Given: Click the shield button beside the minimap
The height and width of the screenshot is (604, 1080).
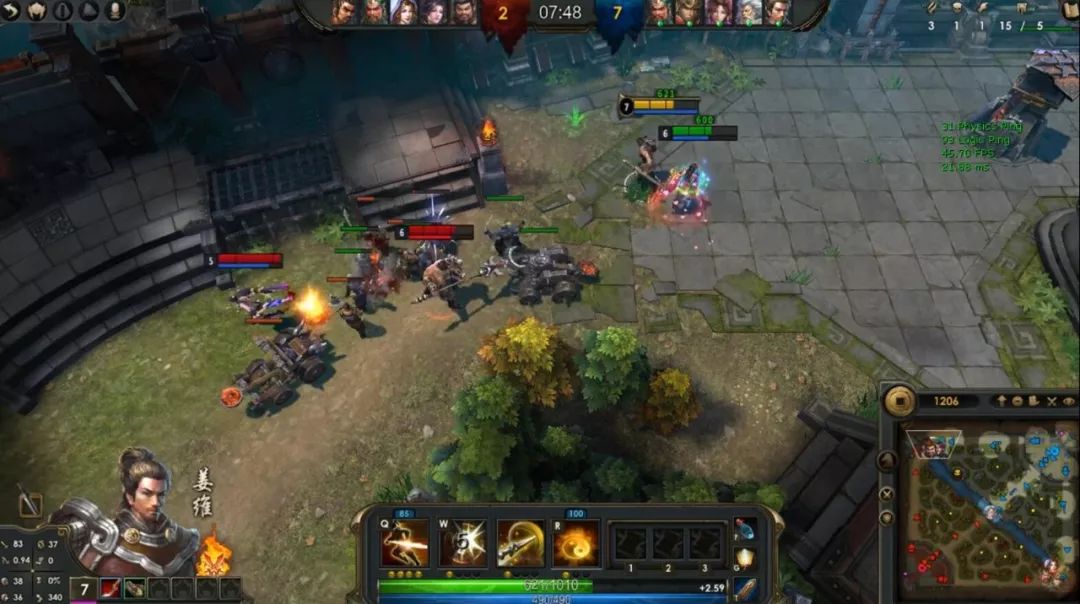Looking at the screenshot, I should (x=887, y=518).
